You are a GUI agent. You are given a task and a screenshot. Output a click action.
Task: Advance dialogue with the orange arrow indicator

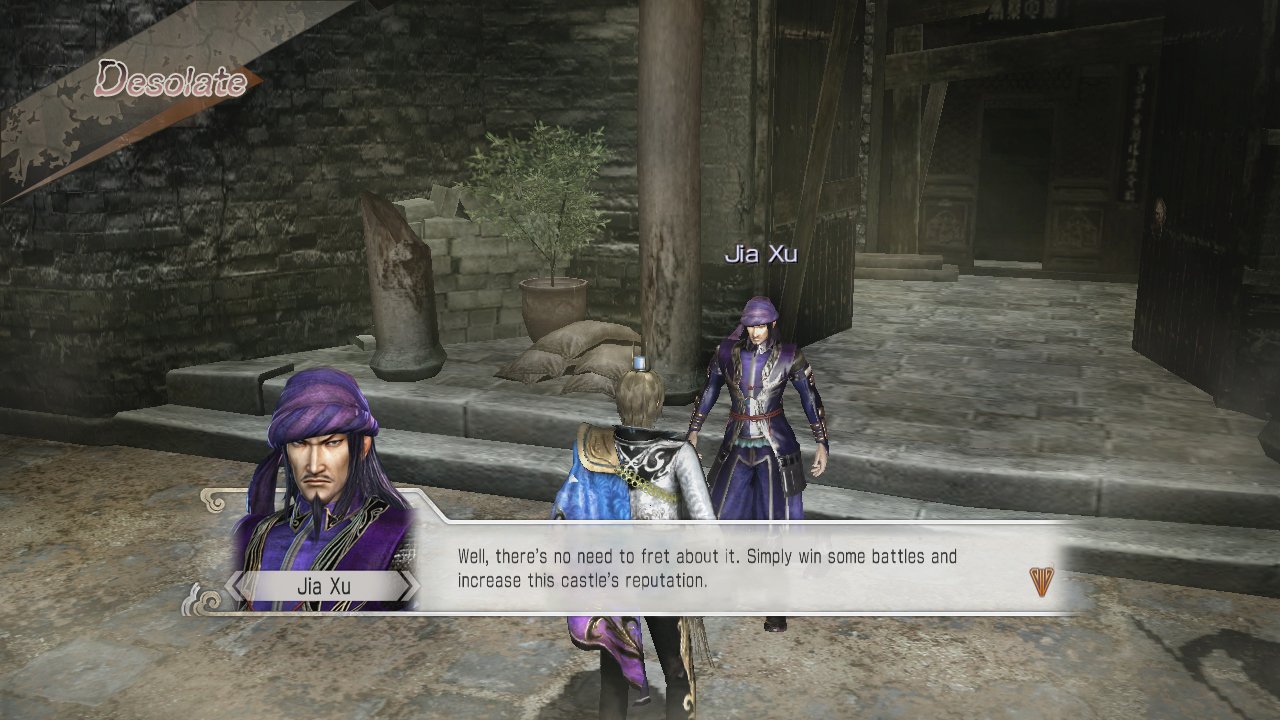pos(1041,581)
